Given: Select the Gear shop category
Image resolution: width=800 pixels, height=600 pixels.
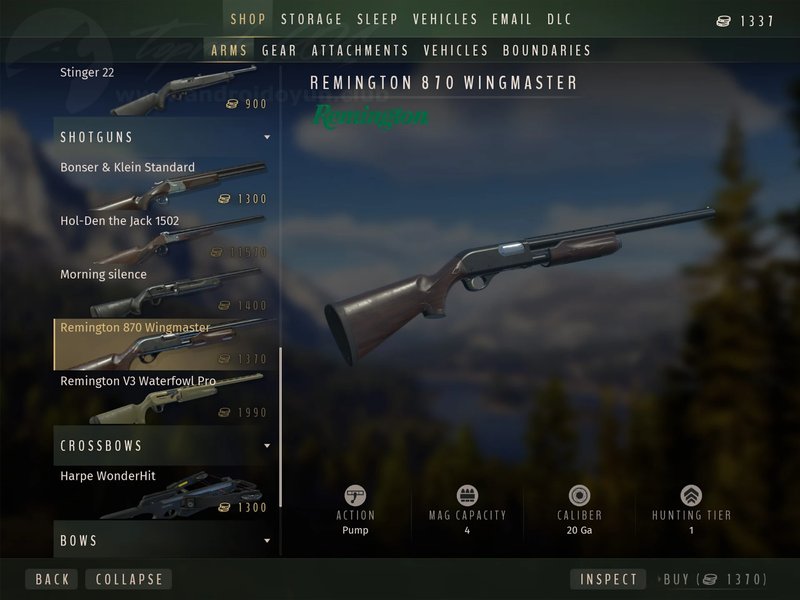Looking at the screenshot, I should 279,50.
